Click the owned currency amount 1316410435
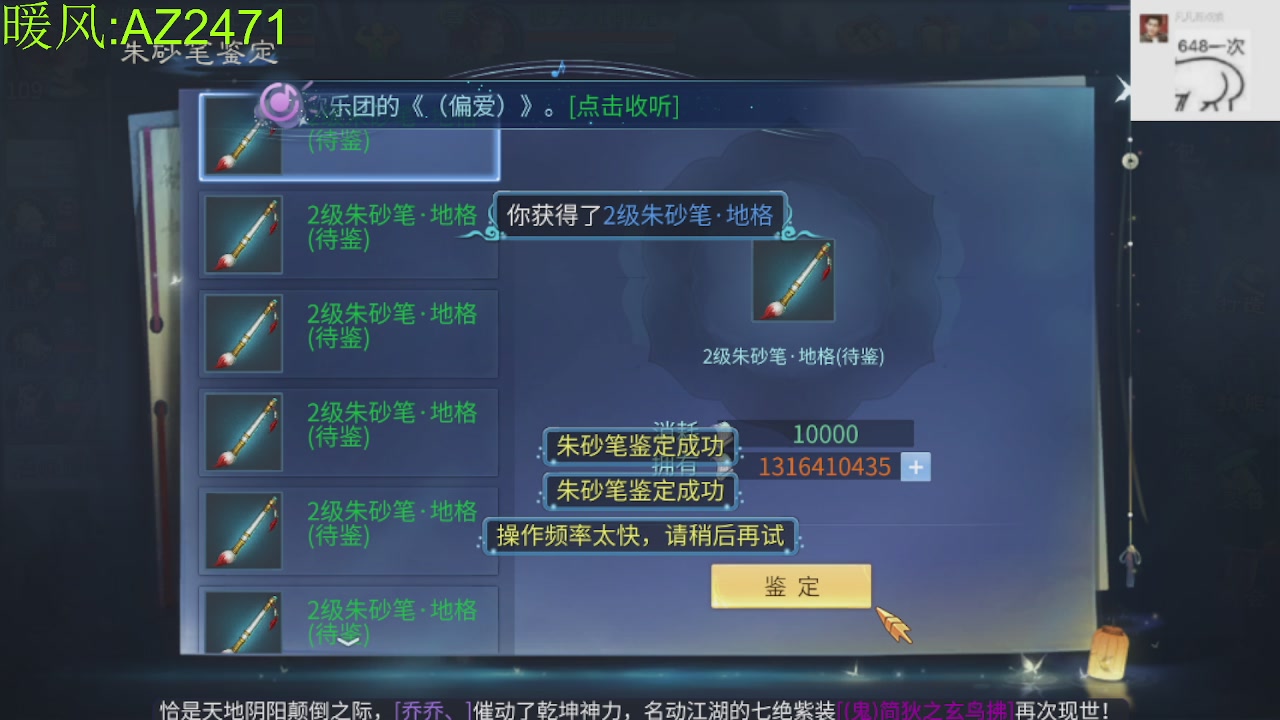This screenshot has height=720, width=1280. (824, 466)
